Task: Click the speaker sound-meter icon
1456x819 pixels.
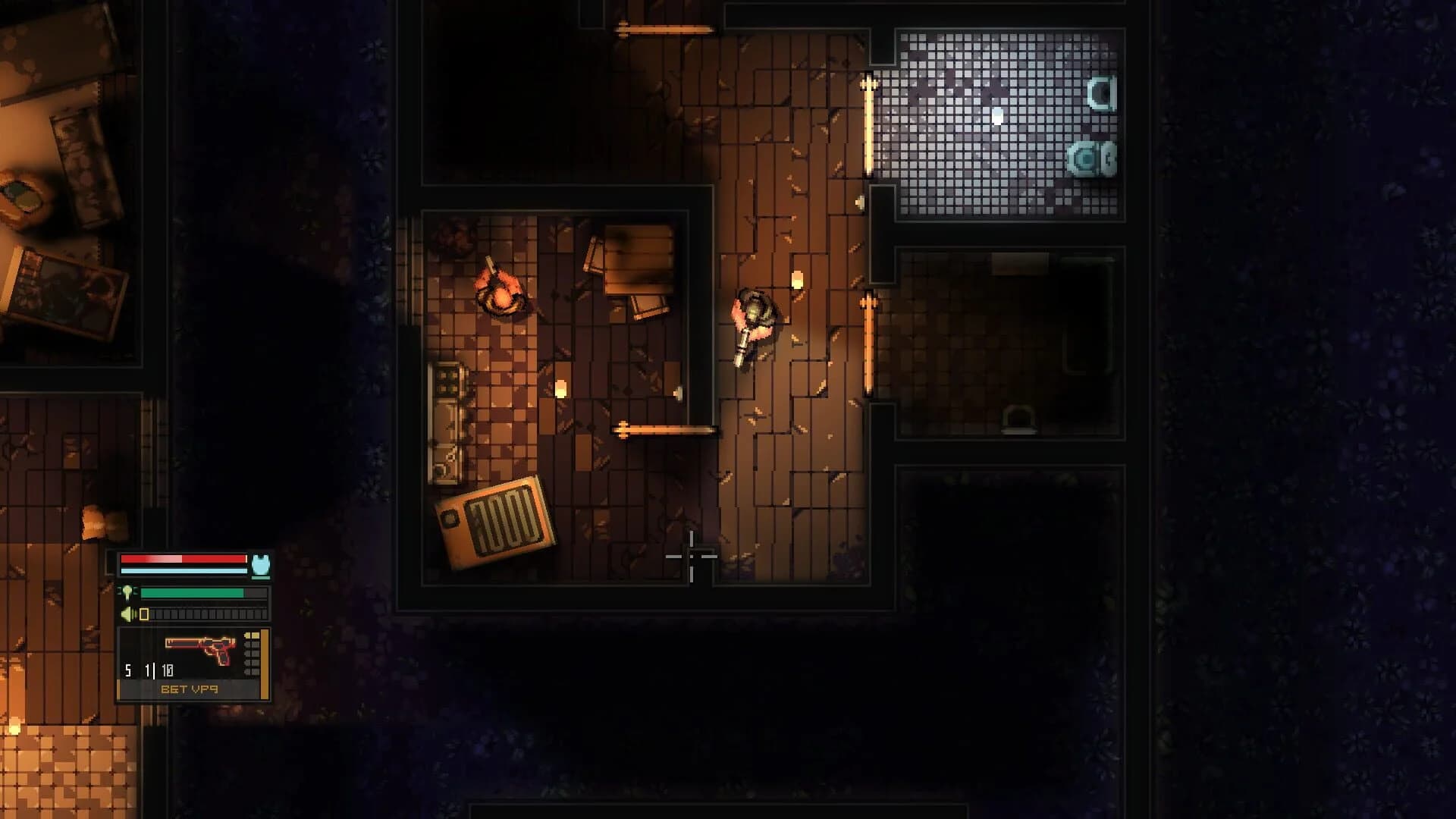Action: click(x=125, y=613)
